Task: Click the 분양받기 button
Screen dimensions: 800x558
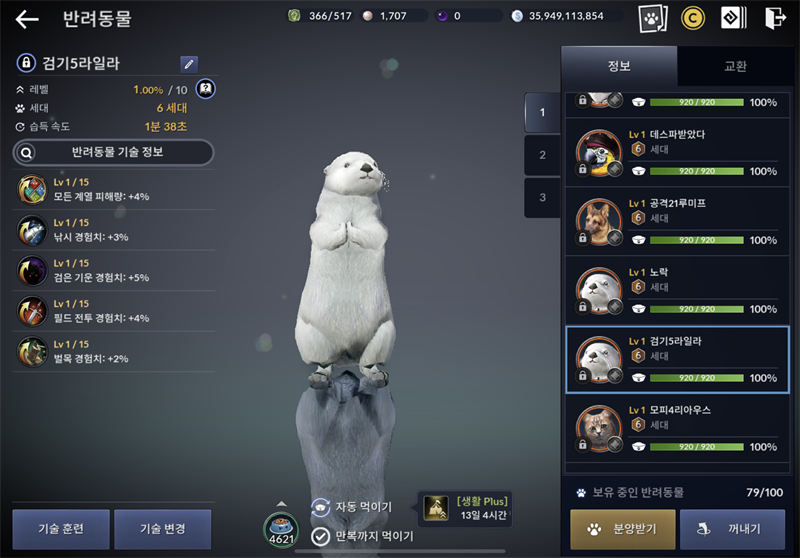Action: point(622,530)
